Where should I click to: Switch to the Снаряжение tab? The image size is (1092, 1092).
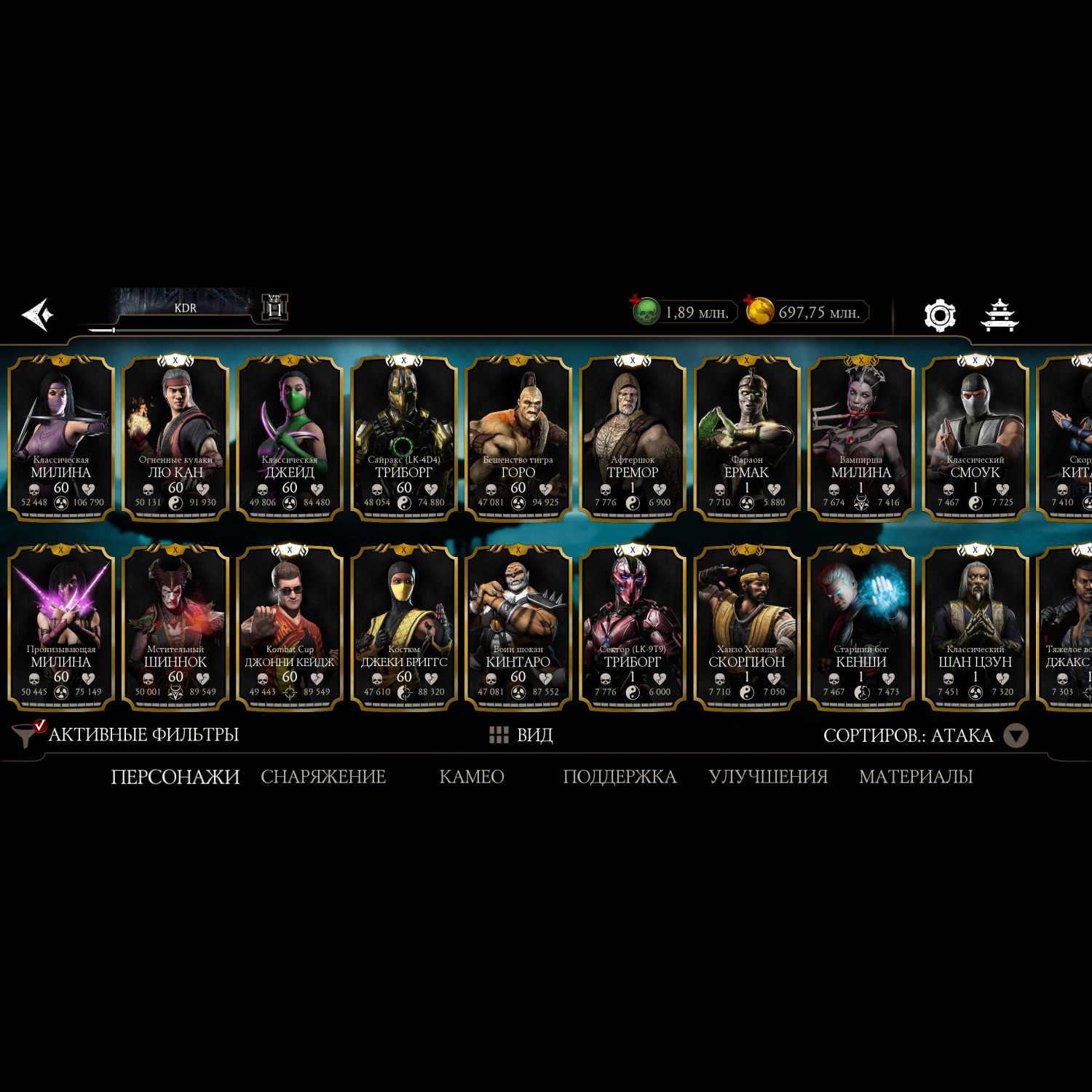pos(323,777)
